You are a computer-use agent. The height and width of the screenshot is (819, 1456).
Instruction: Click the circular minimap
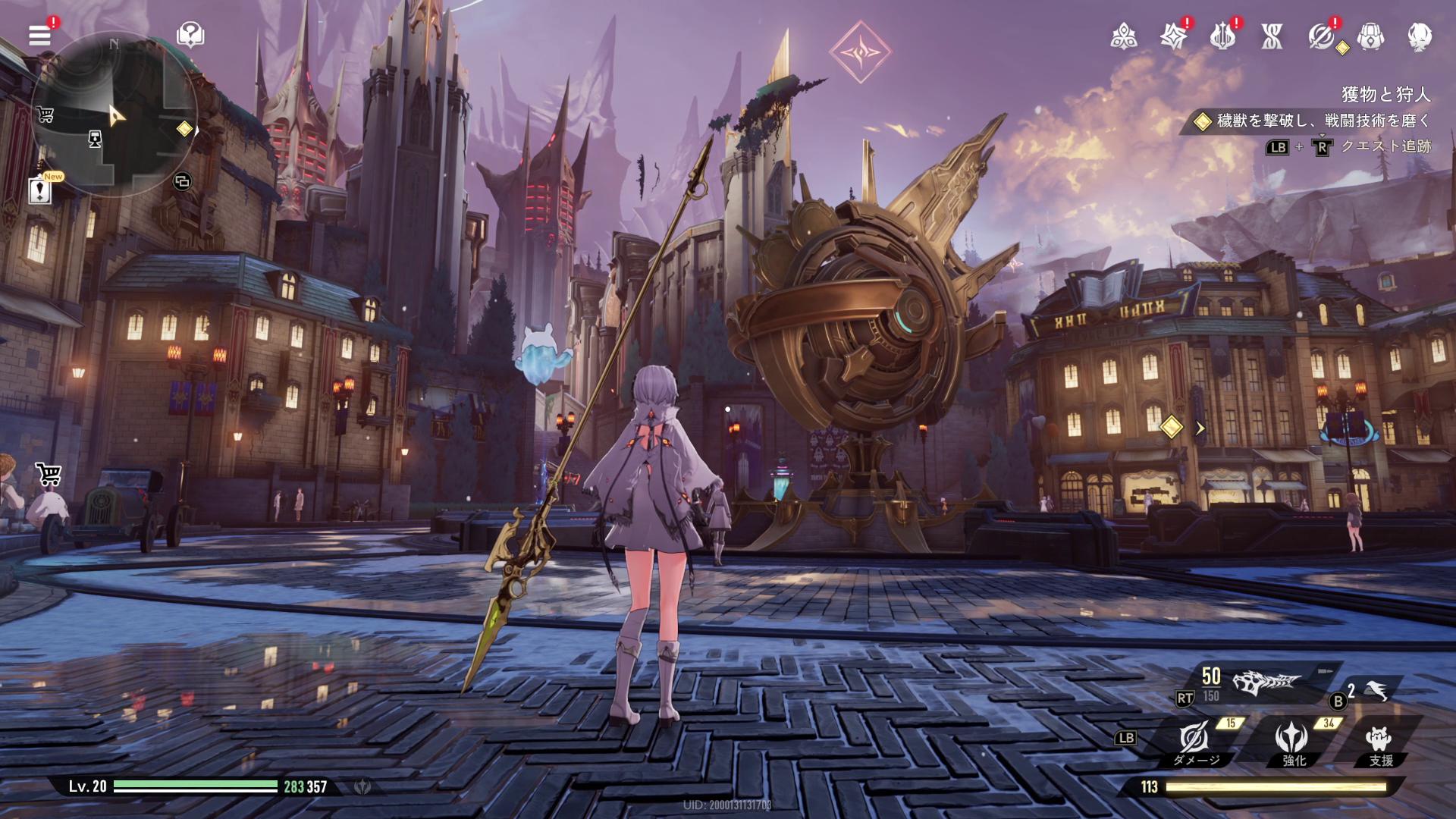(114, 114)
